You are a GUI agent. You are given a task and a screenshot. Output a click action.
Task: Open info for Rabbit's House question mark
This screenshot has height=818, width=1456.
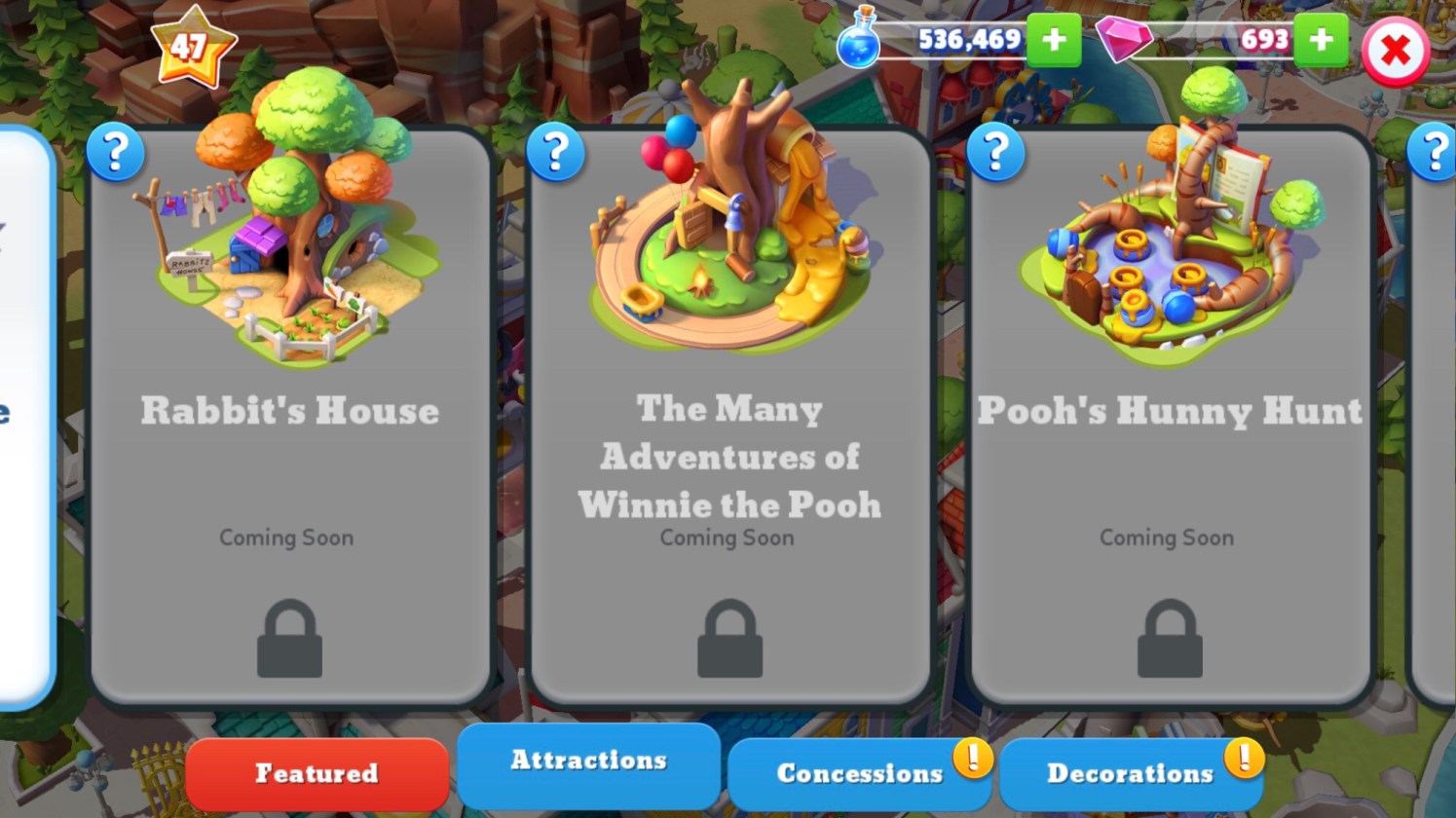[115, 152]
